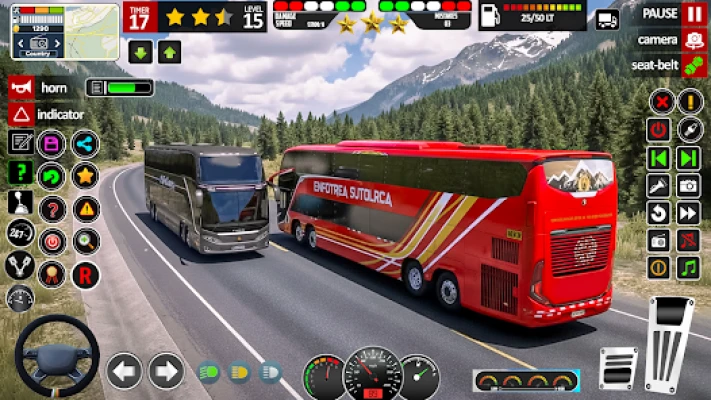Switch the camera view
This screenshot has width=711, height=400.
pos(694,40)
